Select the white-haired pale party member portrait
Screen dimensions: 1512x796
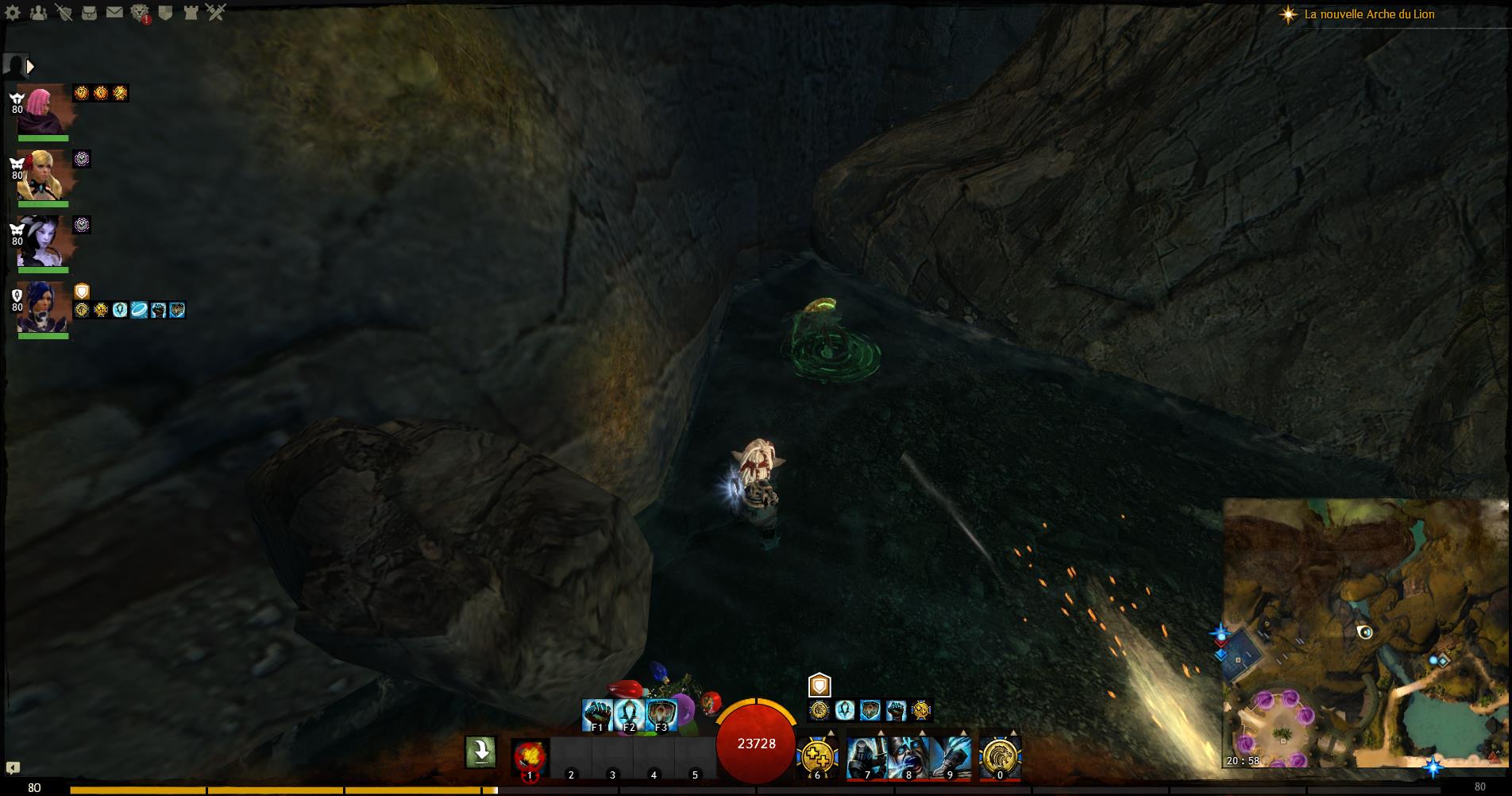tap(41, 241)
